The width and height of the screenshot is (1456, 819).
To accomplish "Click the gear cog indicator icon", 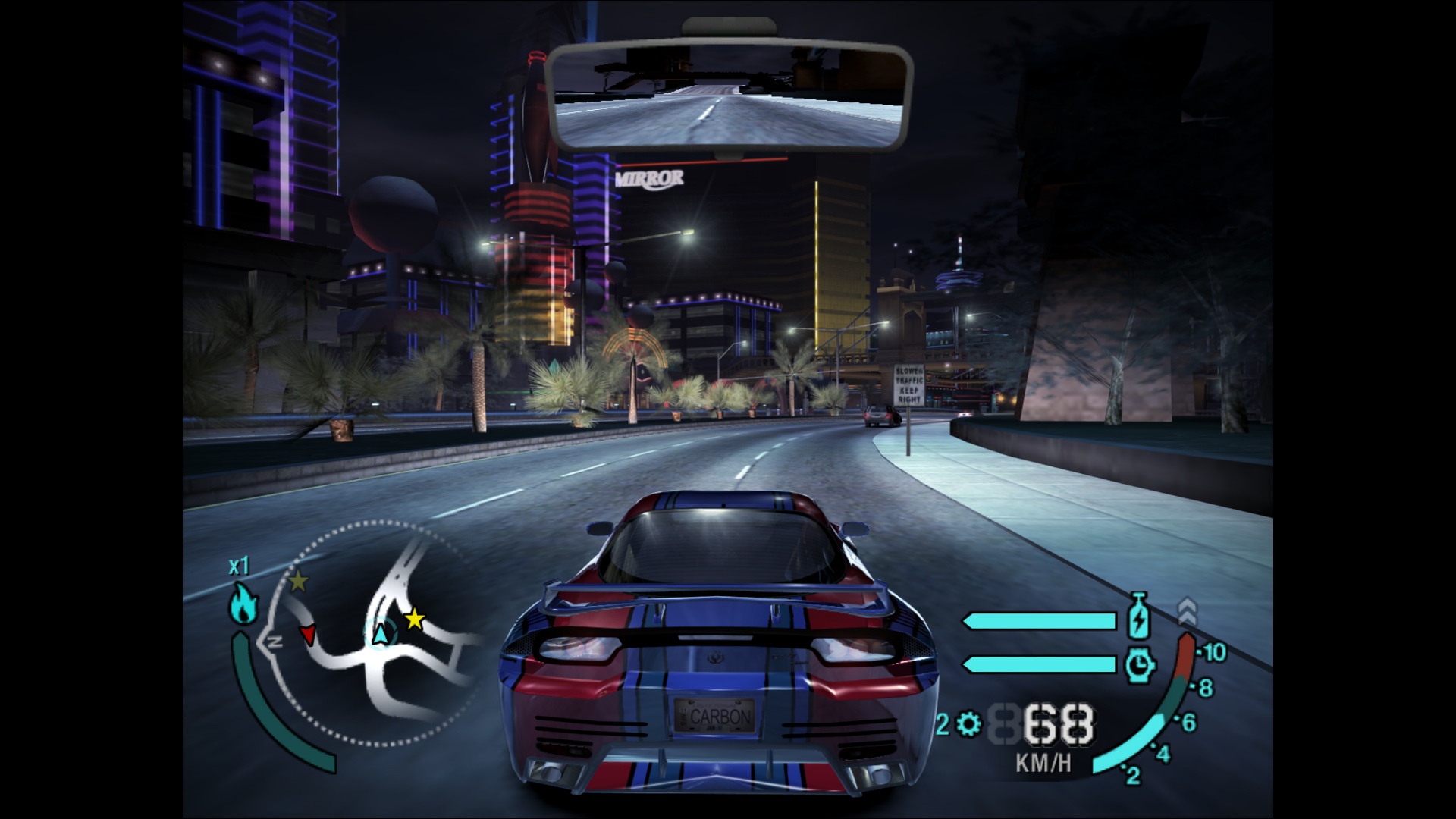I will (x=968, y=724).
